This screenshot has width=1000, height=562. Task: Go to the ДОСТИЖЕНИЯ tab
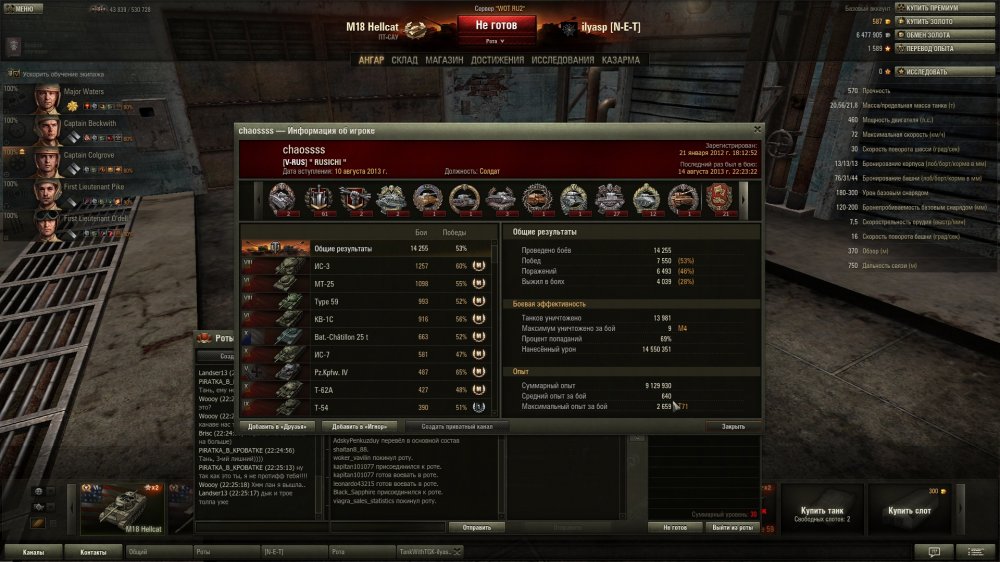497,60
